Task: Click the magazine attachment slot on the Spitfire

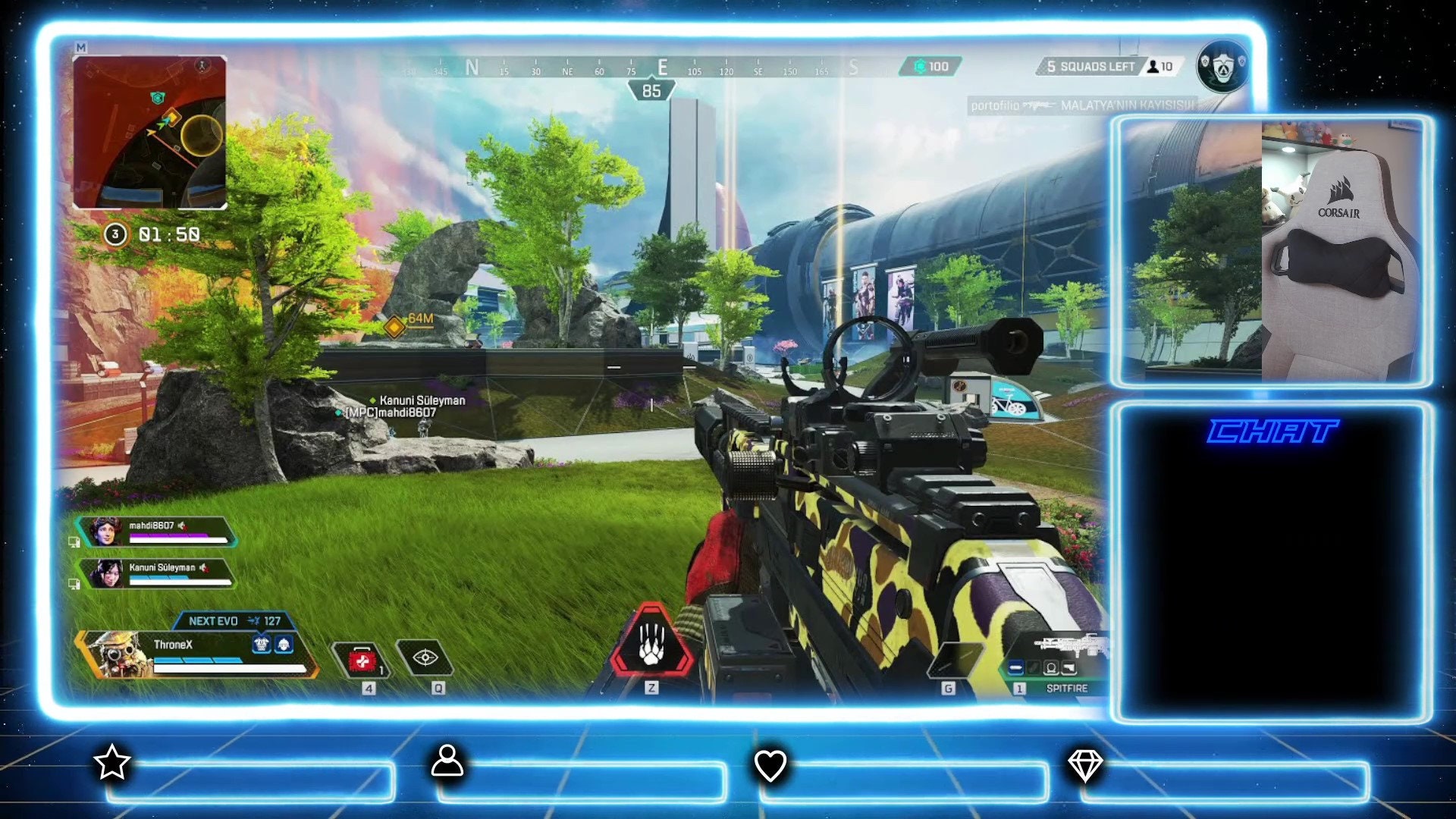Action: point(1034,667)
